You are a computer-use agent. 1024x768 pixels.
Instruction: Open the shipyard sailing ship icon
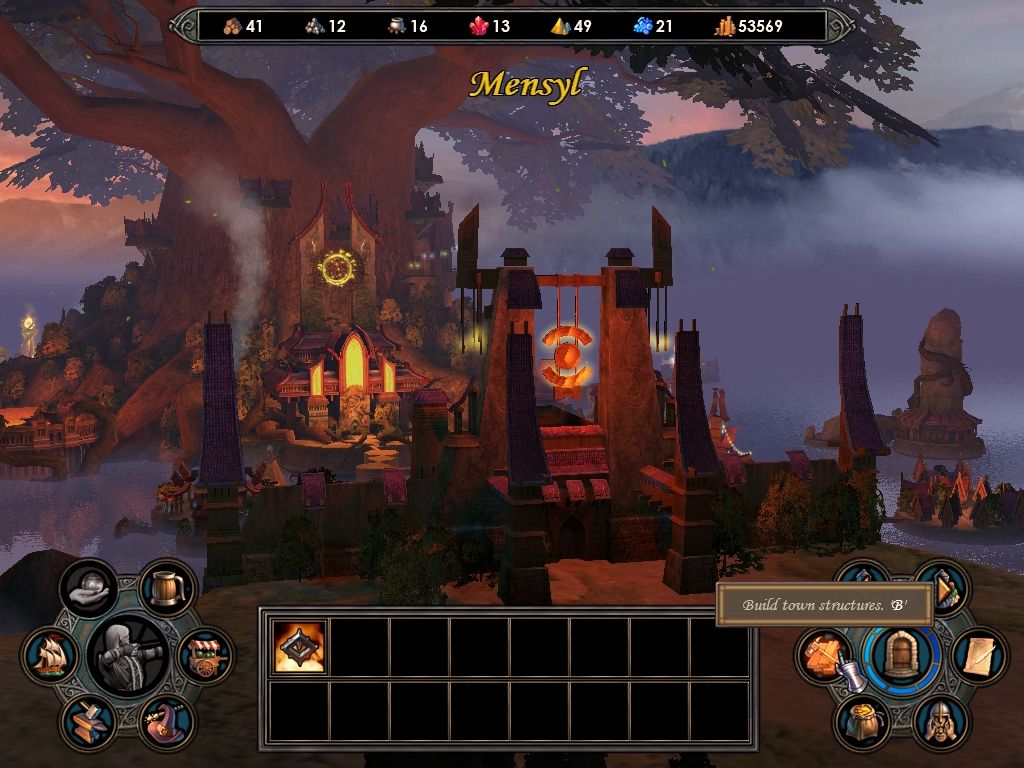click(49, 656)
